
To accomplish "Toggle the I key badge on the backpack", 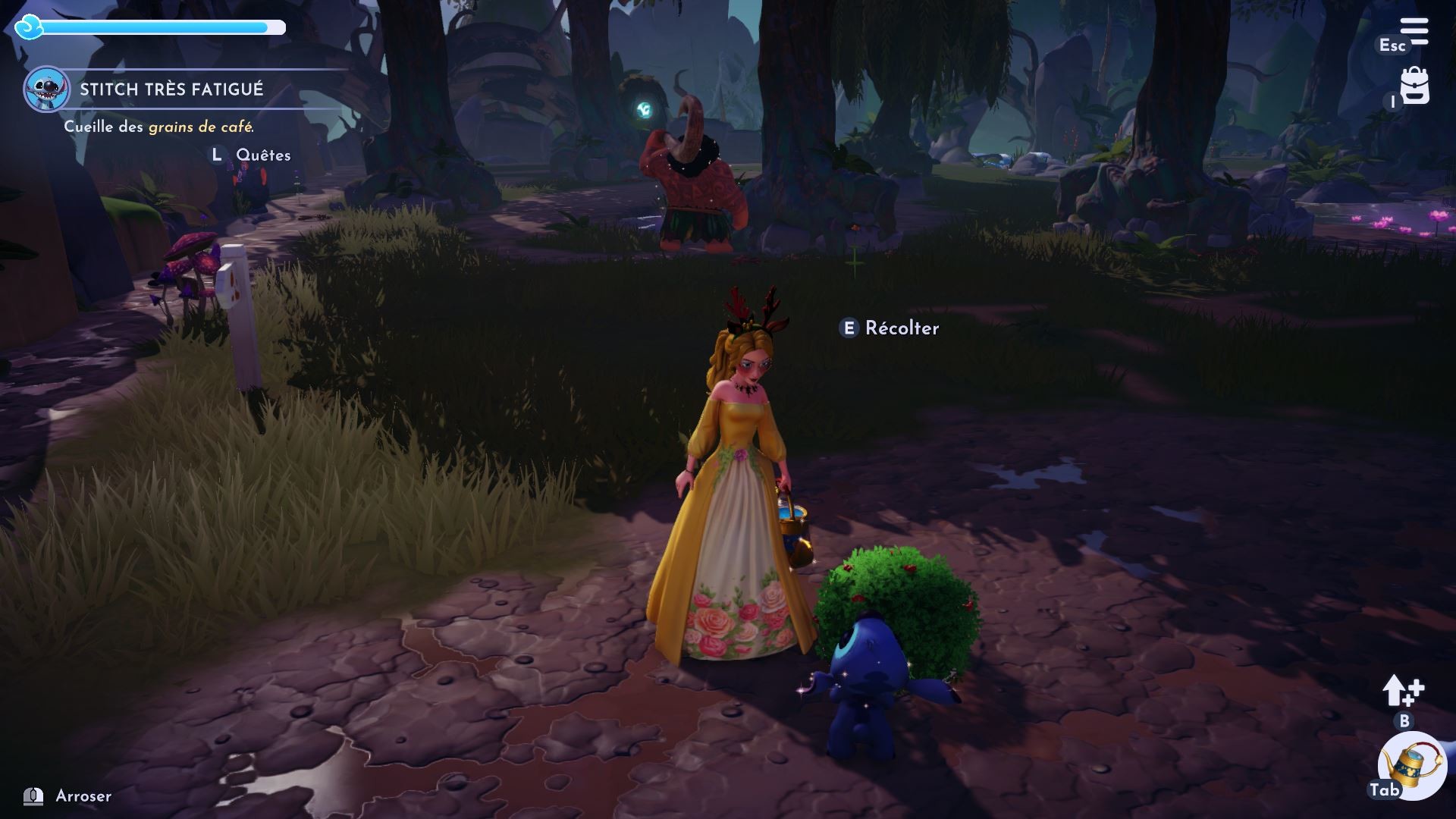I will click(1392, 102).
